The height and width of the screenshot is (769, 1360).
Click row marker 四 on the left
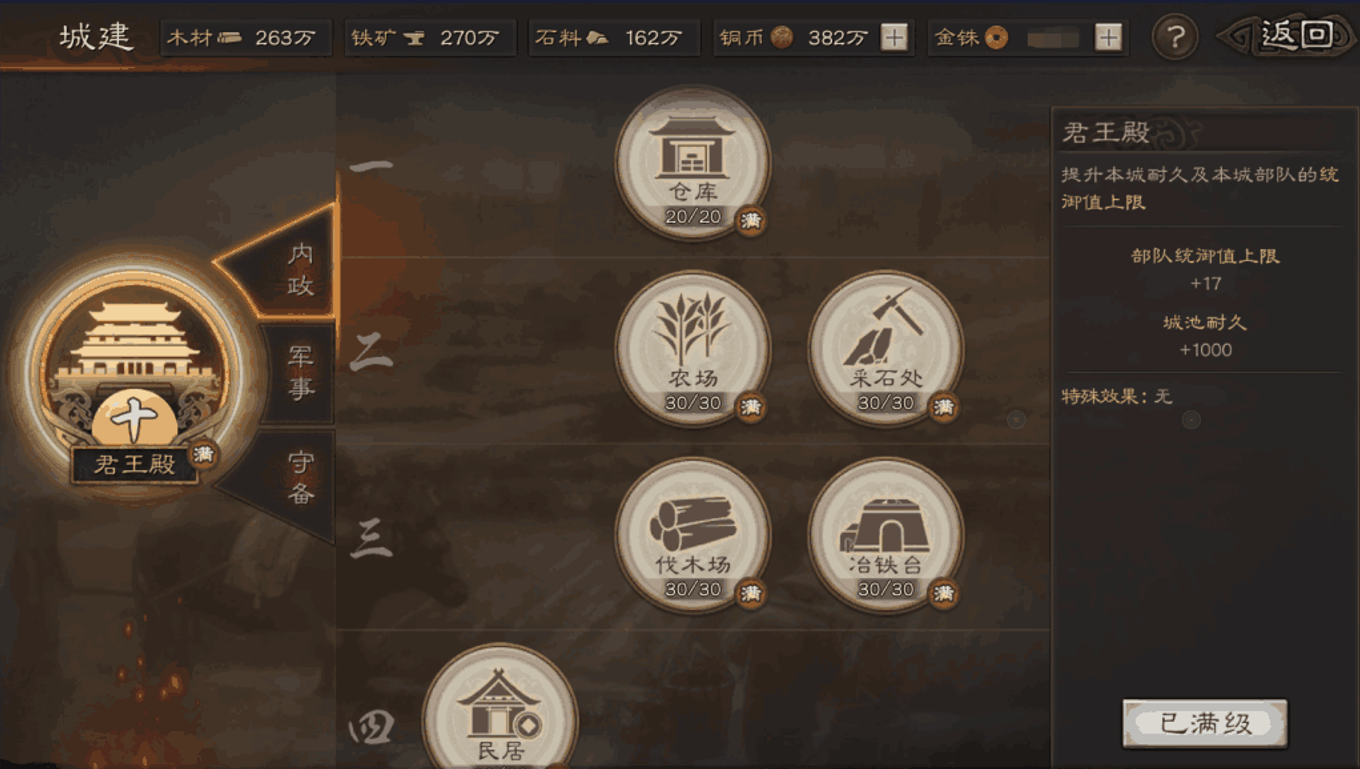tap(372, 728)
